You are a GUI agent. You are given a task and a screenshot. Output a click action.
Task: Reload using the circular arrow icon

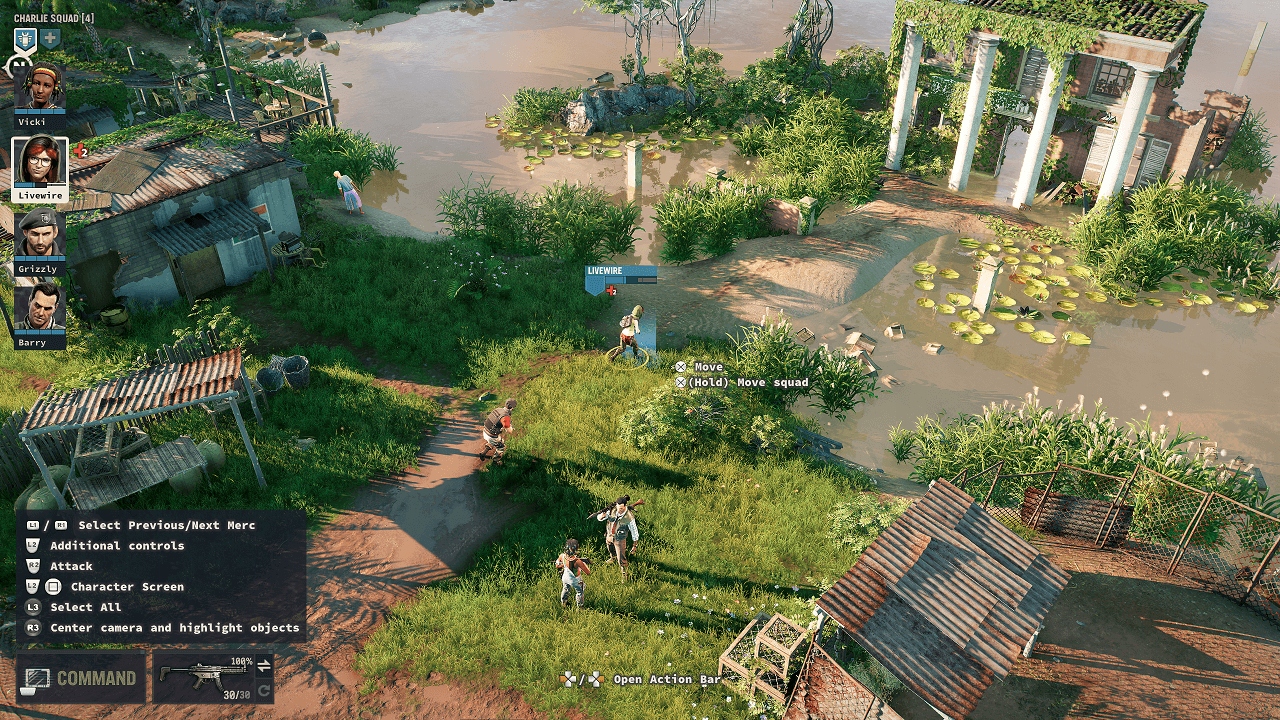click(262, 690)
